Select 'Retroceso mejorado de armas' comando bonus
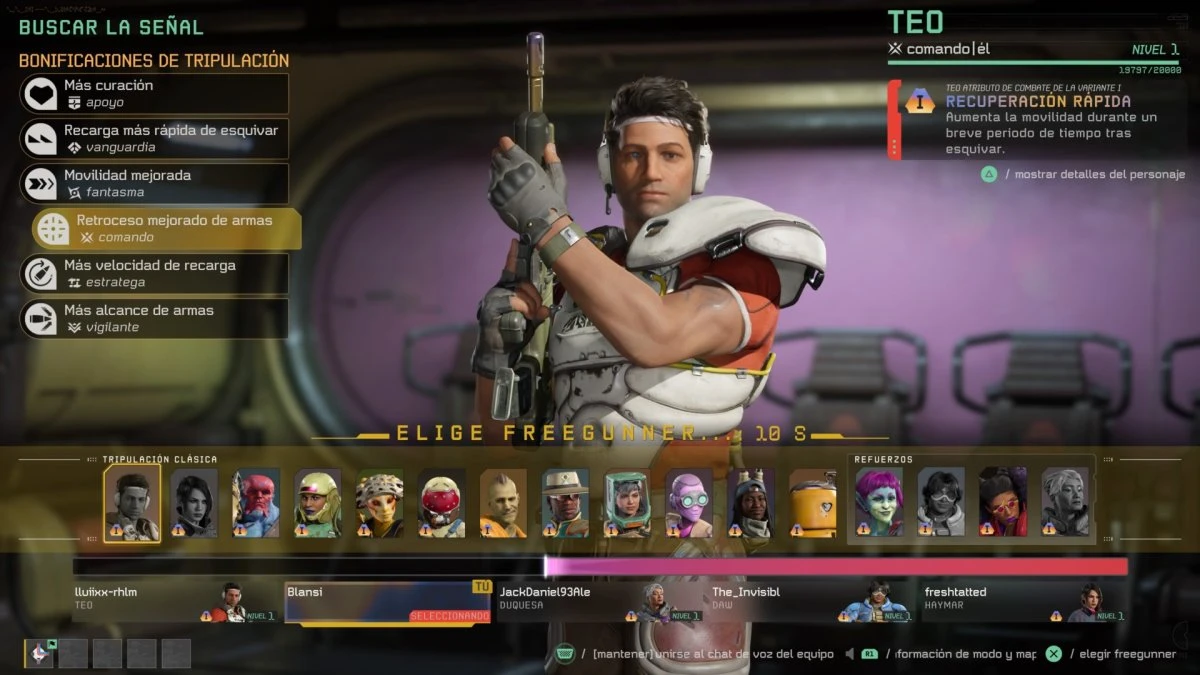The width and height of the screenshot is (1200, 675). pyautogui.click(x=166, y=229)
